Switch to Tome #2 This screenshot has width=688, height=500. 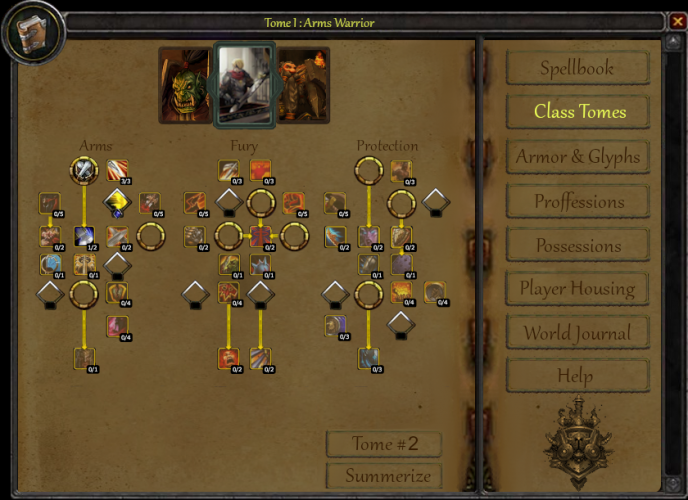coord(384,444)
